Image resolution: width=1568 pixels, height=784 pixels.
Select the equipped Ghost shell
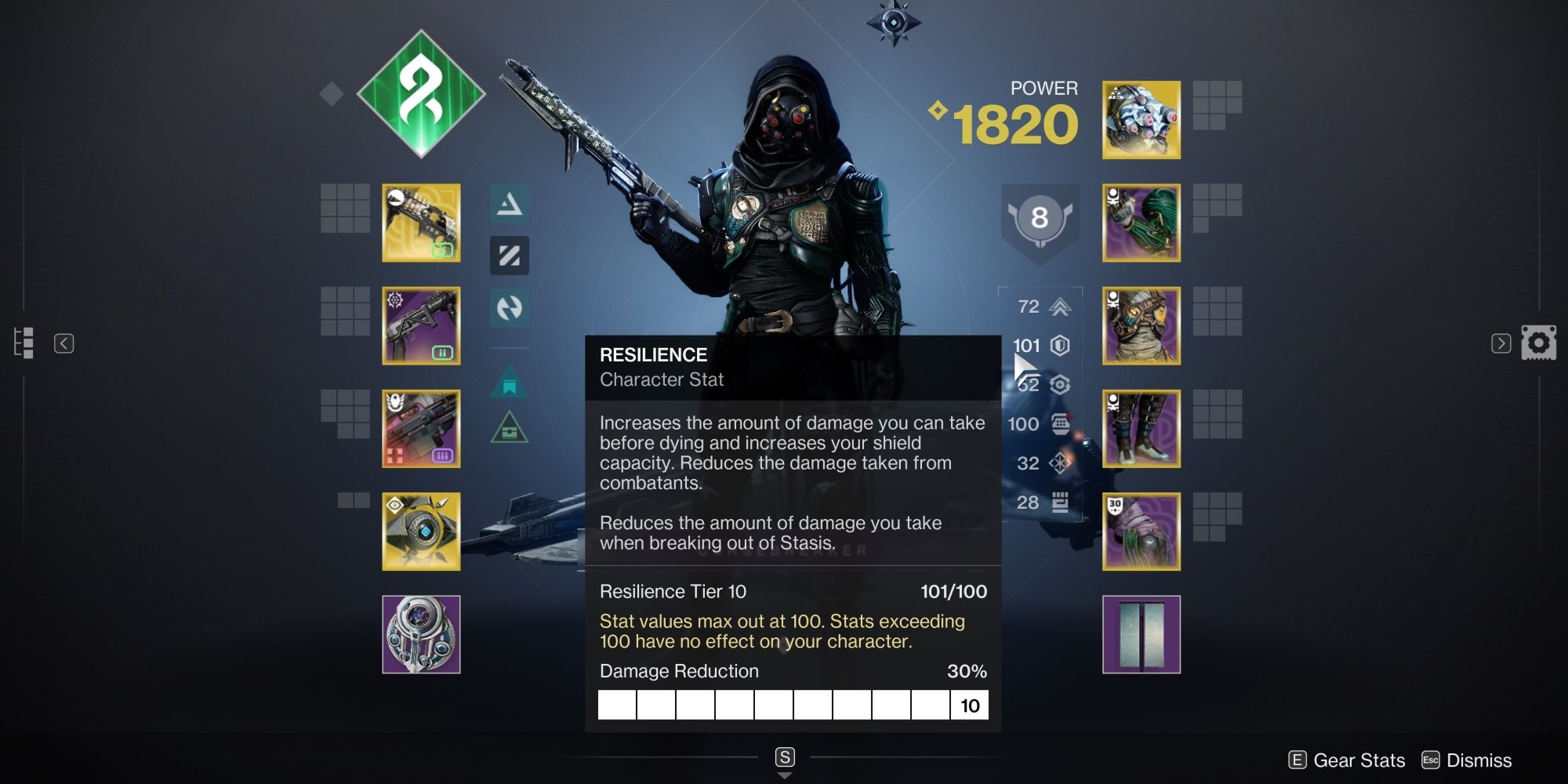click(421, 530)
